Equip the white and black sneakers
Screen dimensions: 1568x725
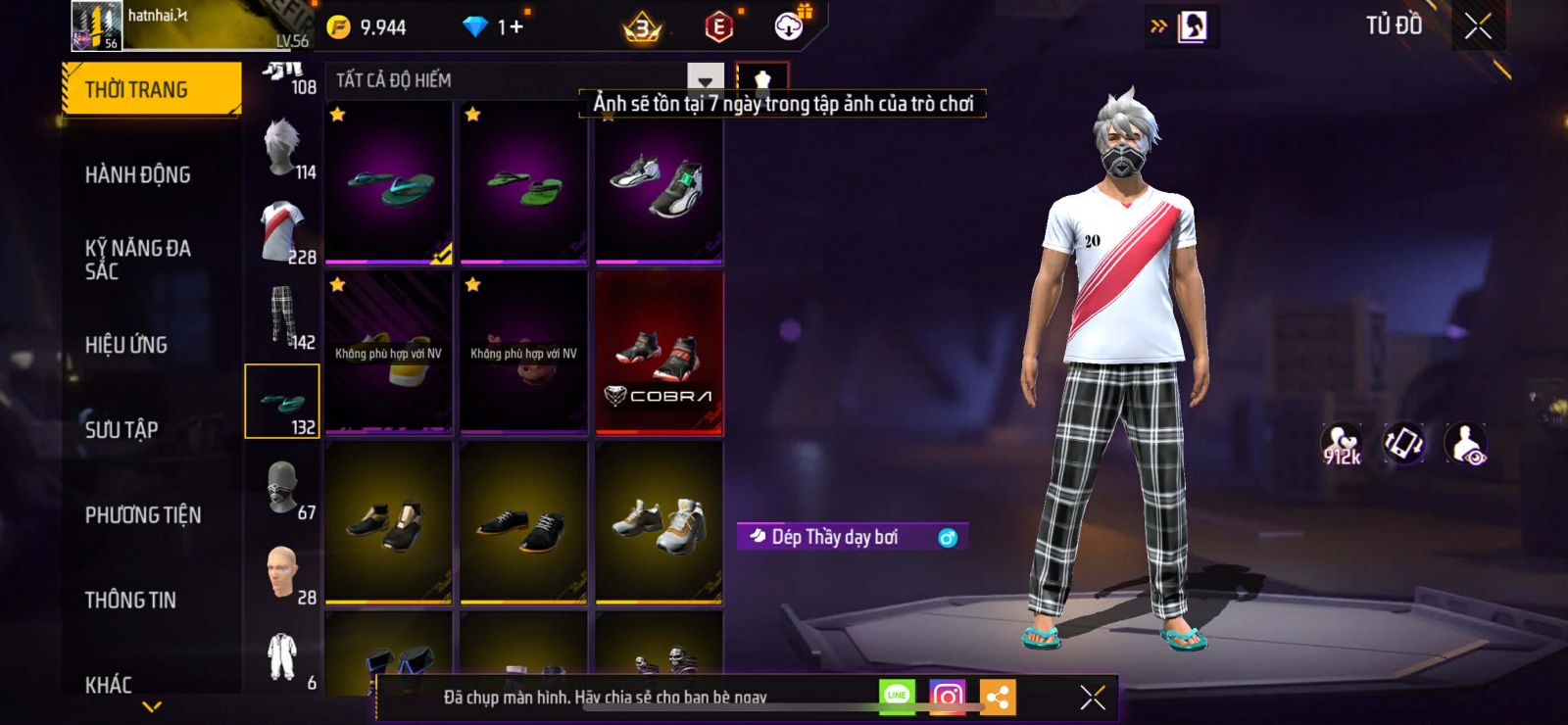coord(659,183)
